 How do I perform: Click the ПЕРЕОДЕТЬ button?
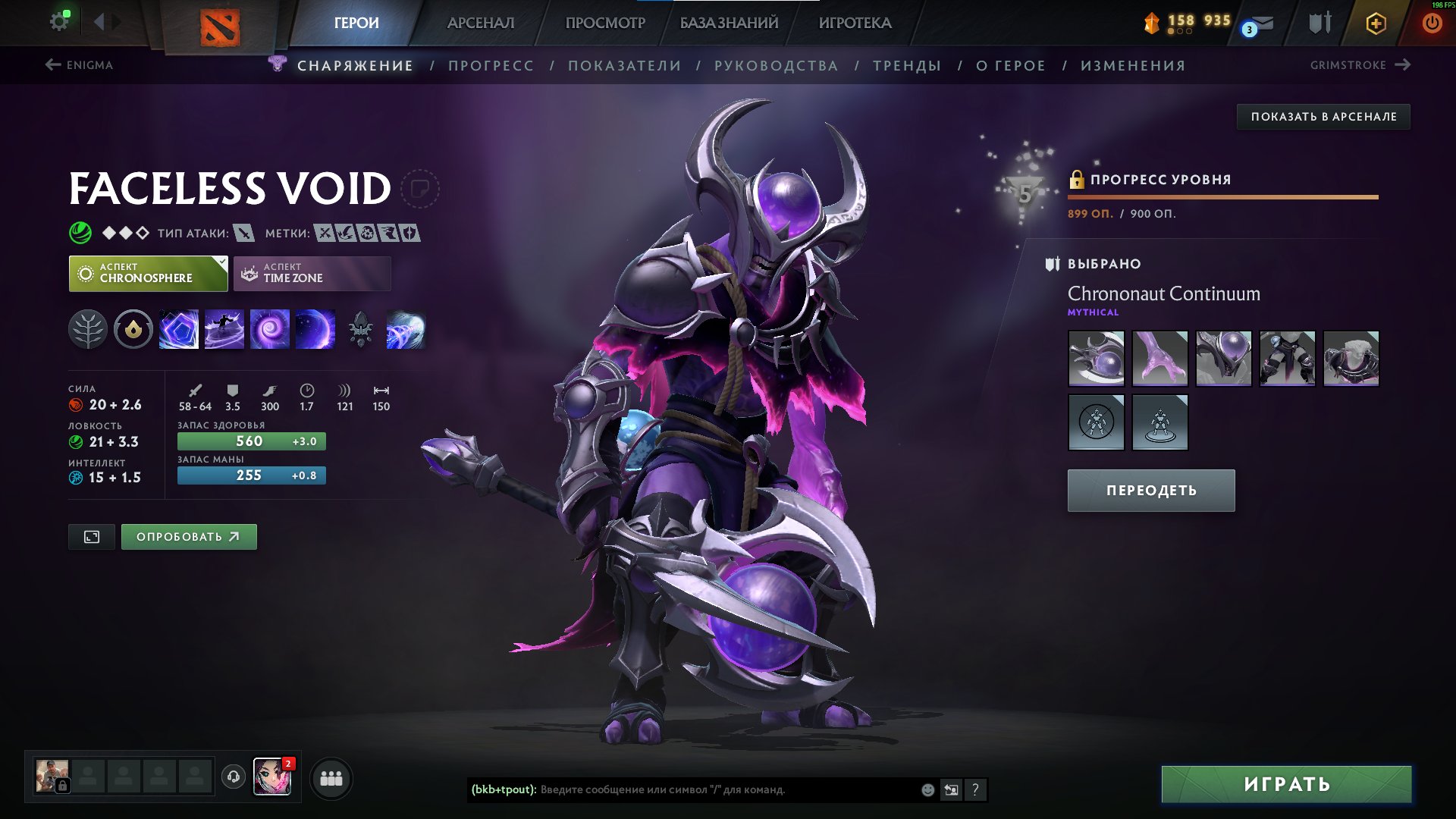(1150, 490)
